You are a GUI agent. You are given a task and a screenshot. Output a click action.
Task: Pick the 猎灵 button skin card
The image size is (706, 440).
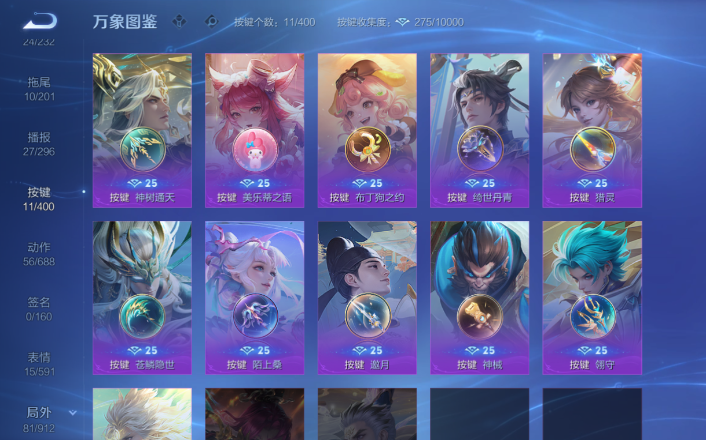(592, 129)
